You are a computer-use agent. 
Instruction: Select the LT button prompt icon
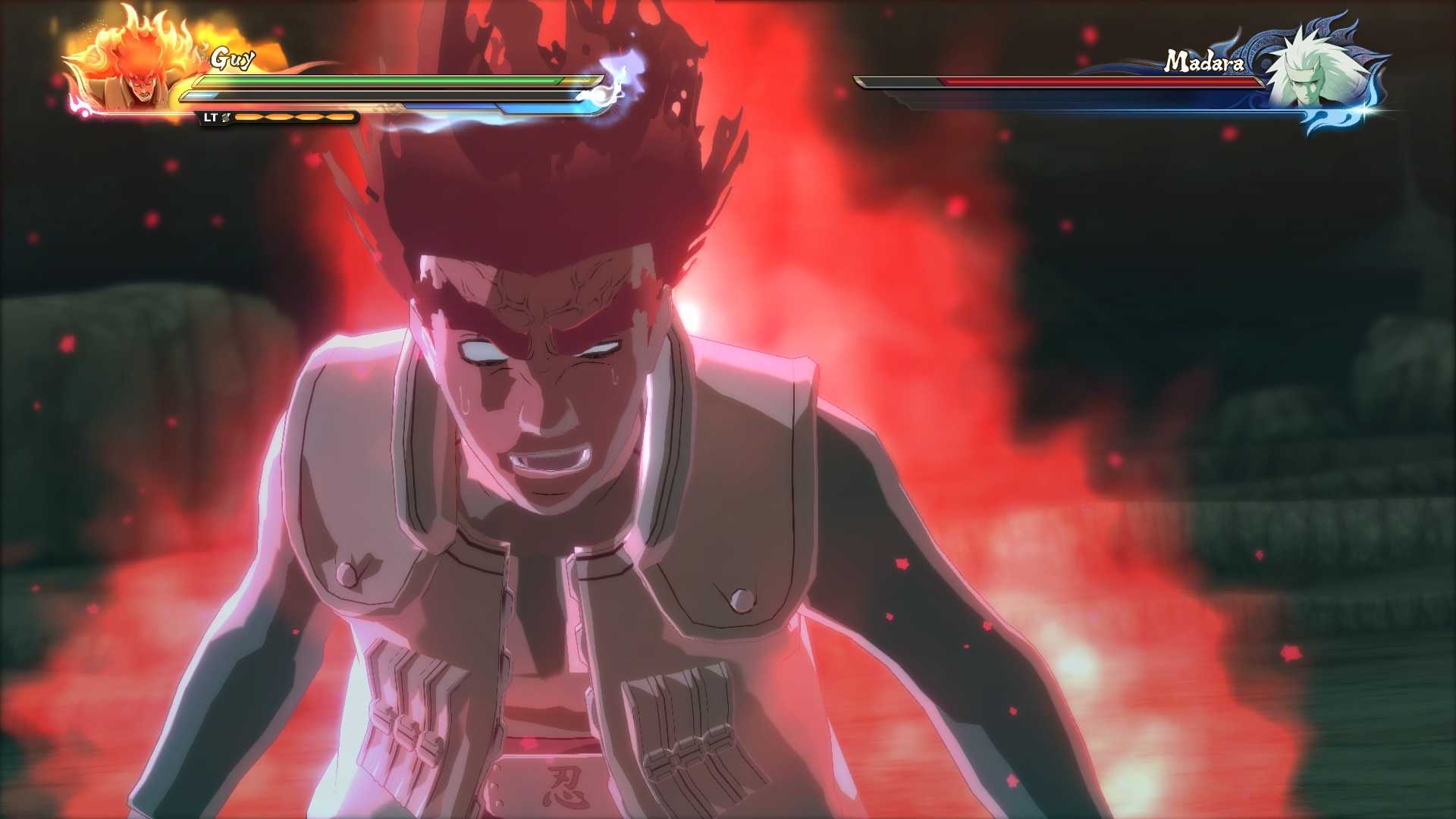210,117
